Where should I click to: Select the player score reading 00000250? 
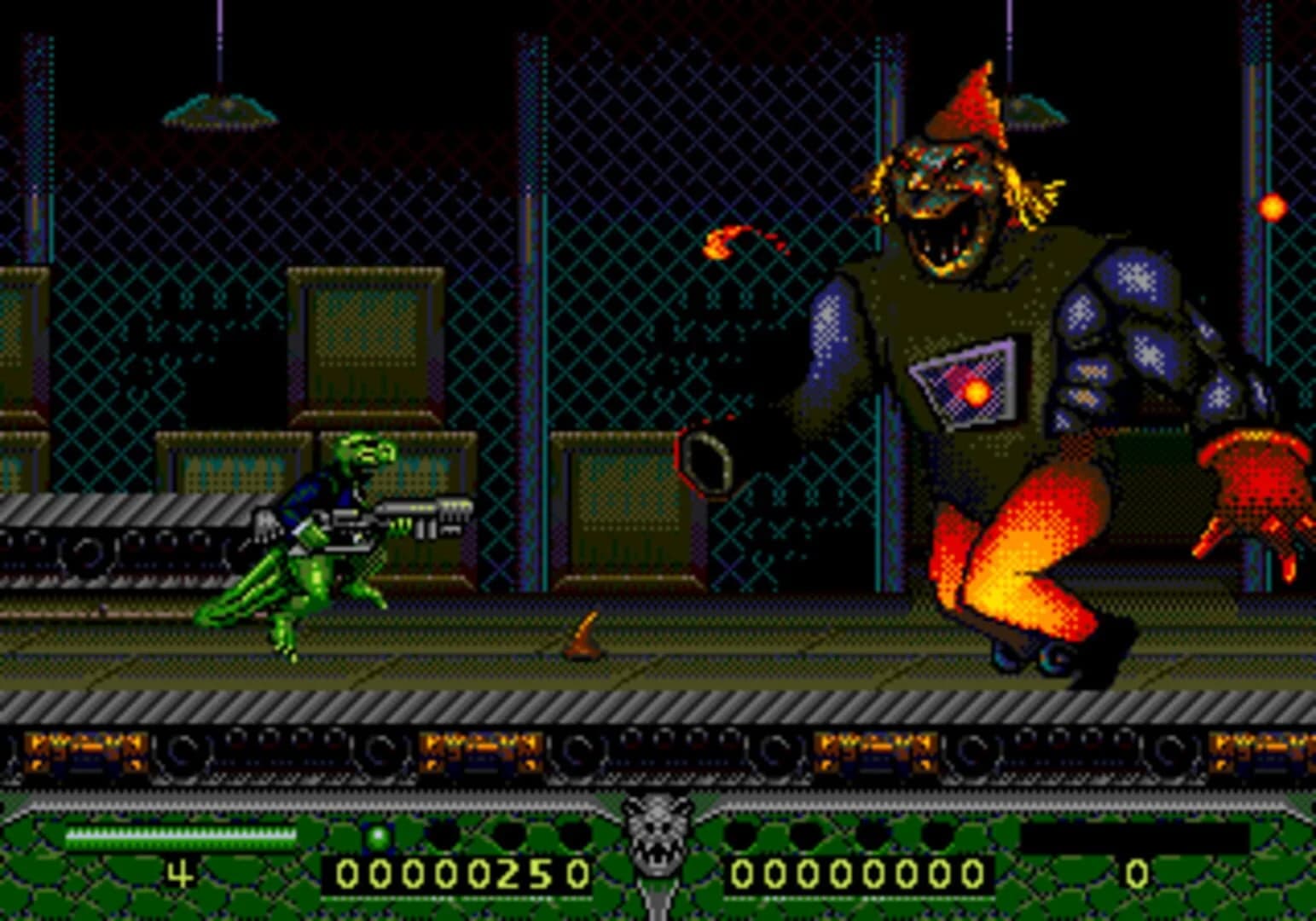coord(461,872)
